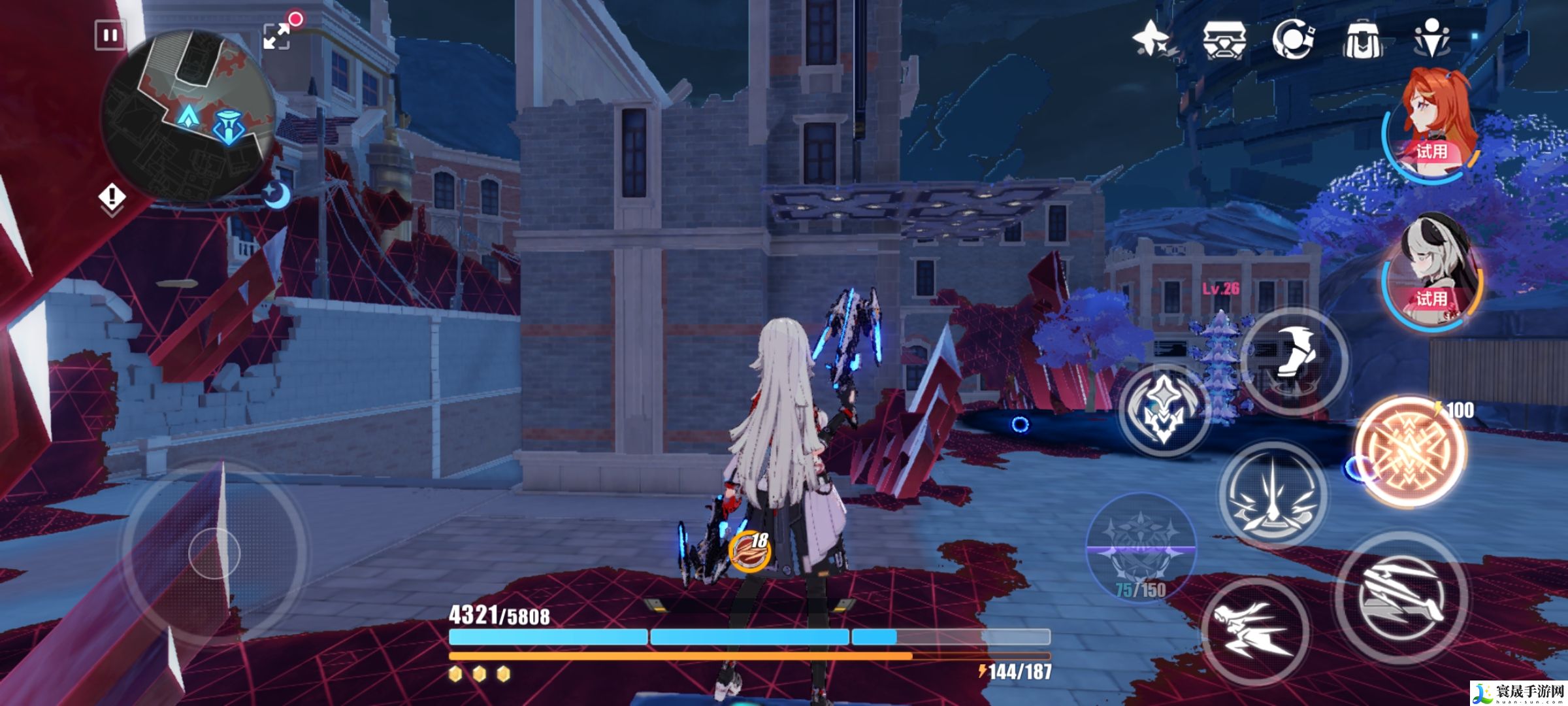
Task: Open the character figure menu icon
Action: [1431, 38]
